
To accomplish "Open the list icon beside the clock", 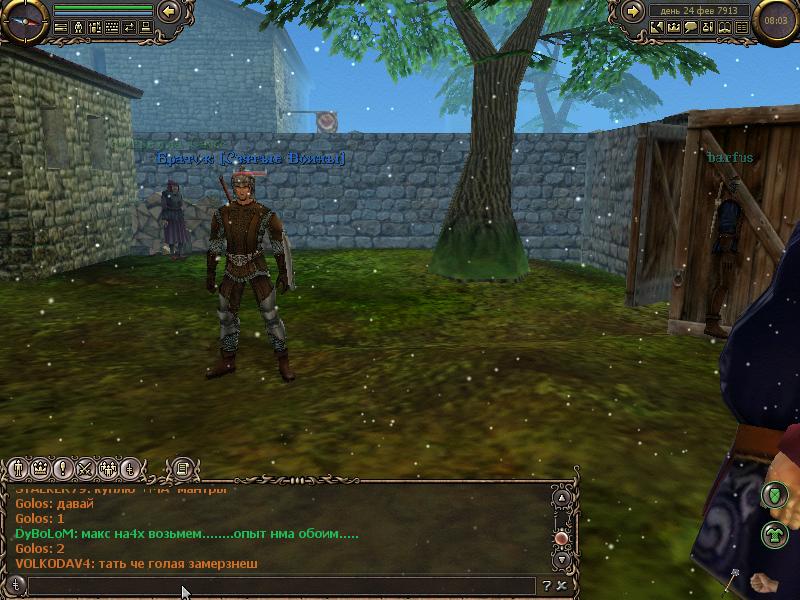I will [741, 28].
